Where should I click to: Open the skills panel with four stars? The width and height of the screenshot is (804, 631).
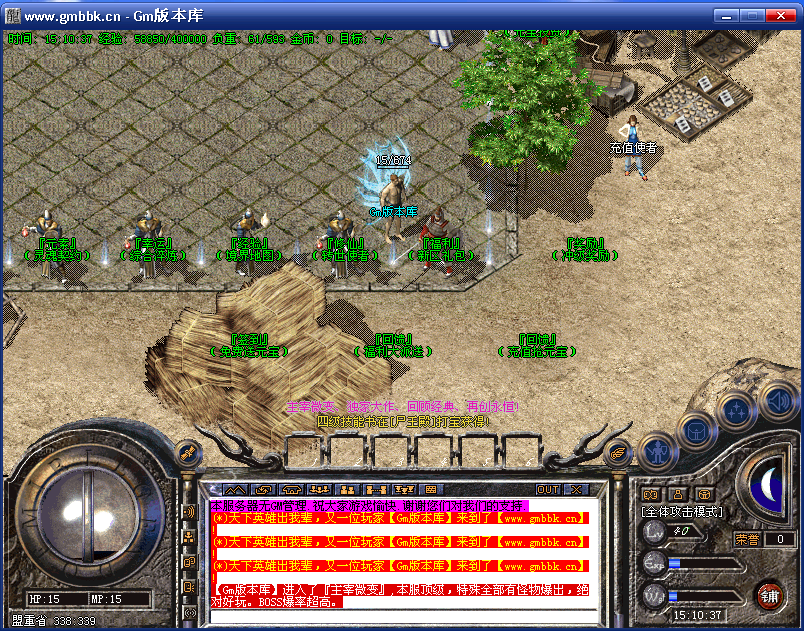(736, 410)
